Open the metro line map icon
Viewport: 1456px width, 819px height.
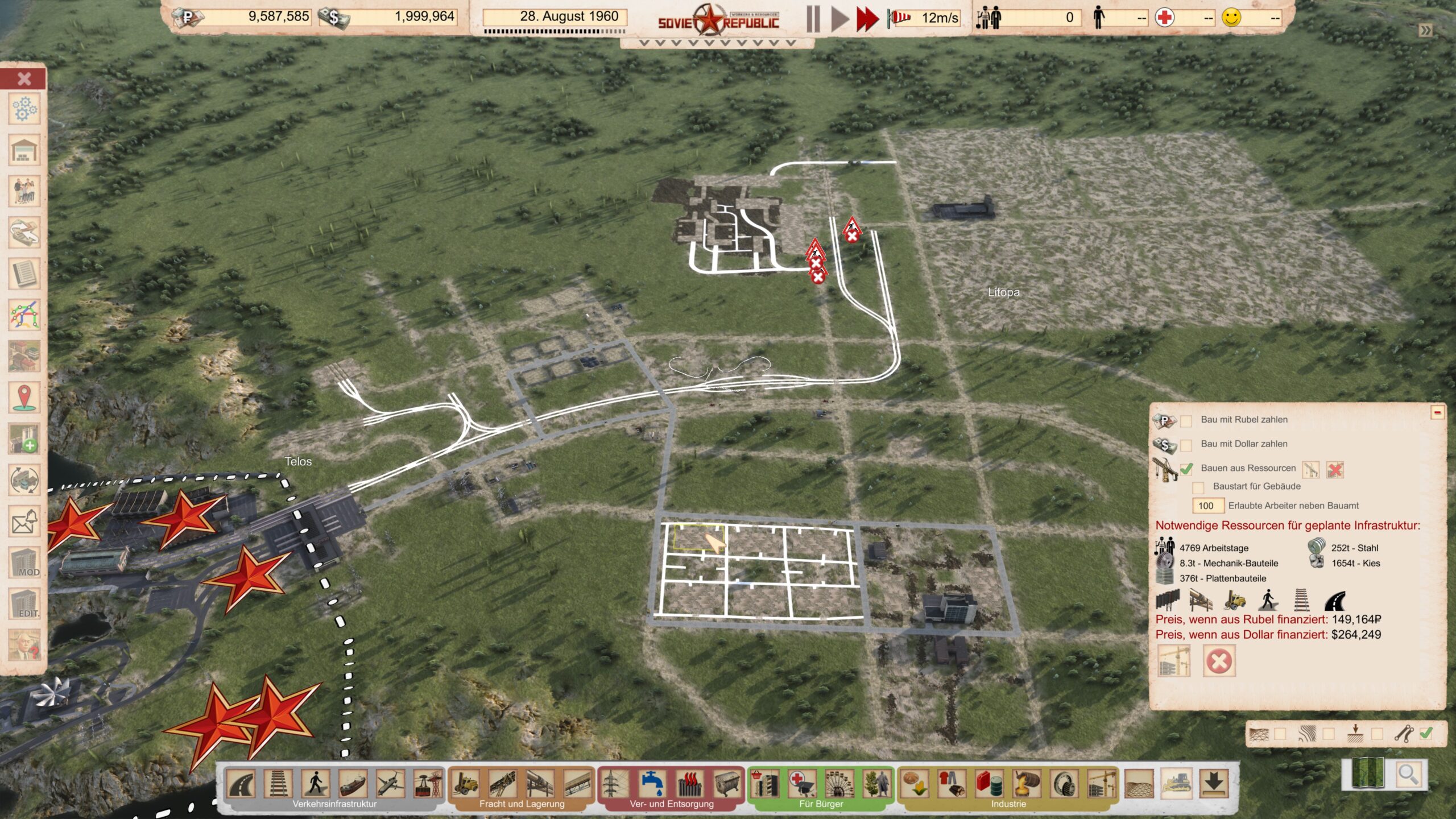coord(24,315)
